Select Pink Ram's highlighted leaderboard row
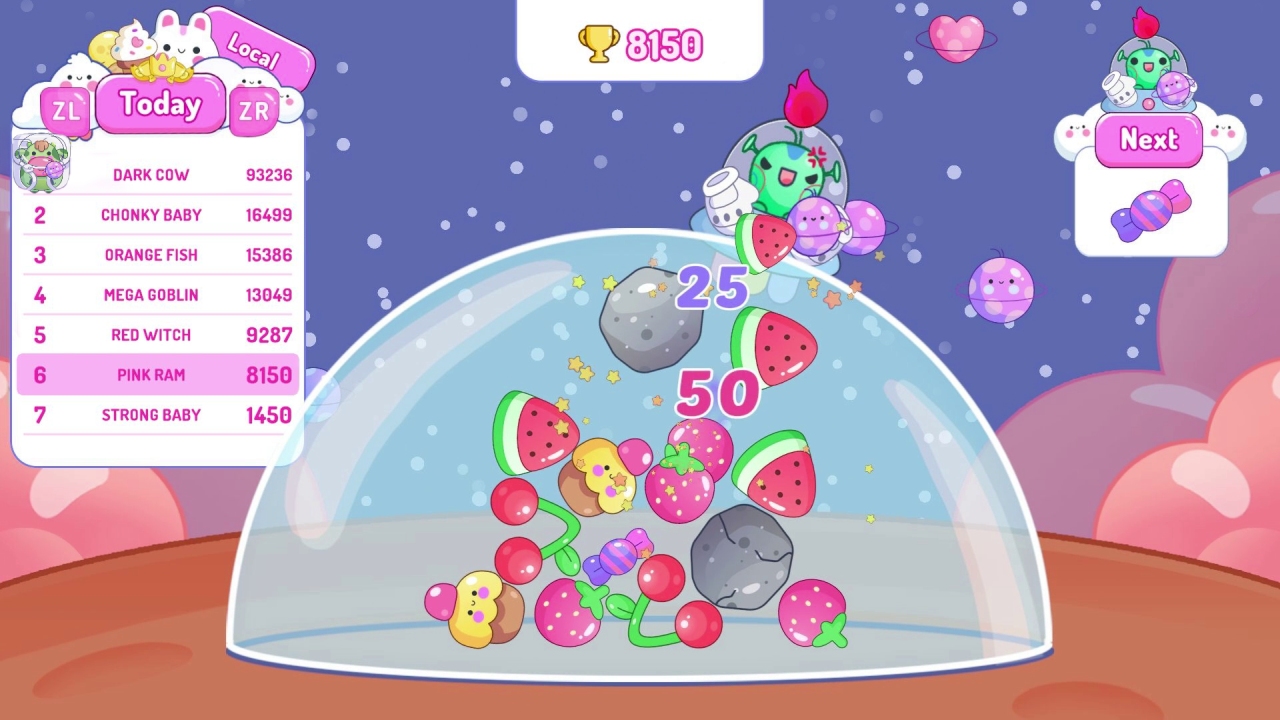This screenshot has width=1280, height=720. click(155, 375)
